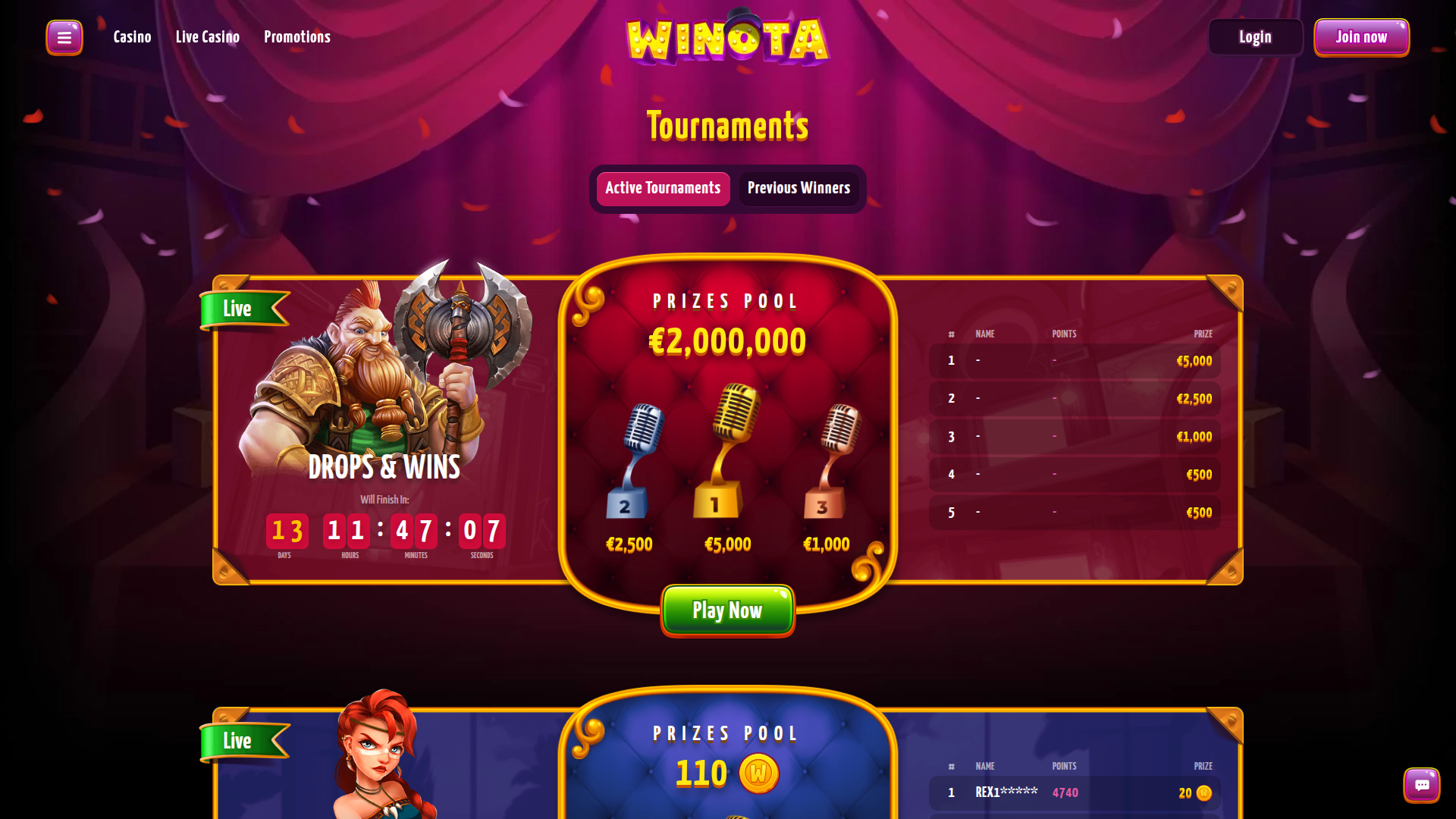This screenshot has width=1456, height=819.
Task: Select the Active Tournaments tab
Action: tap(662, 188)
